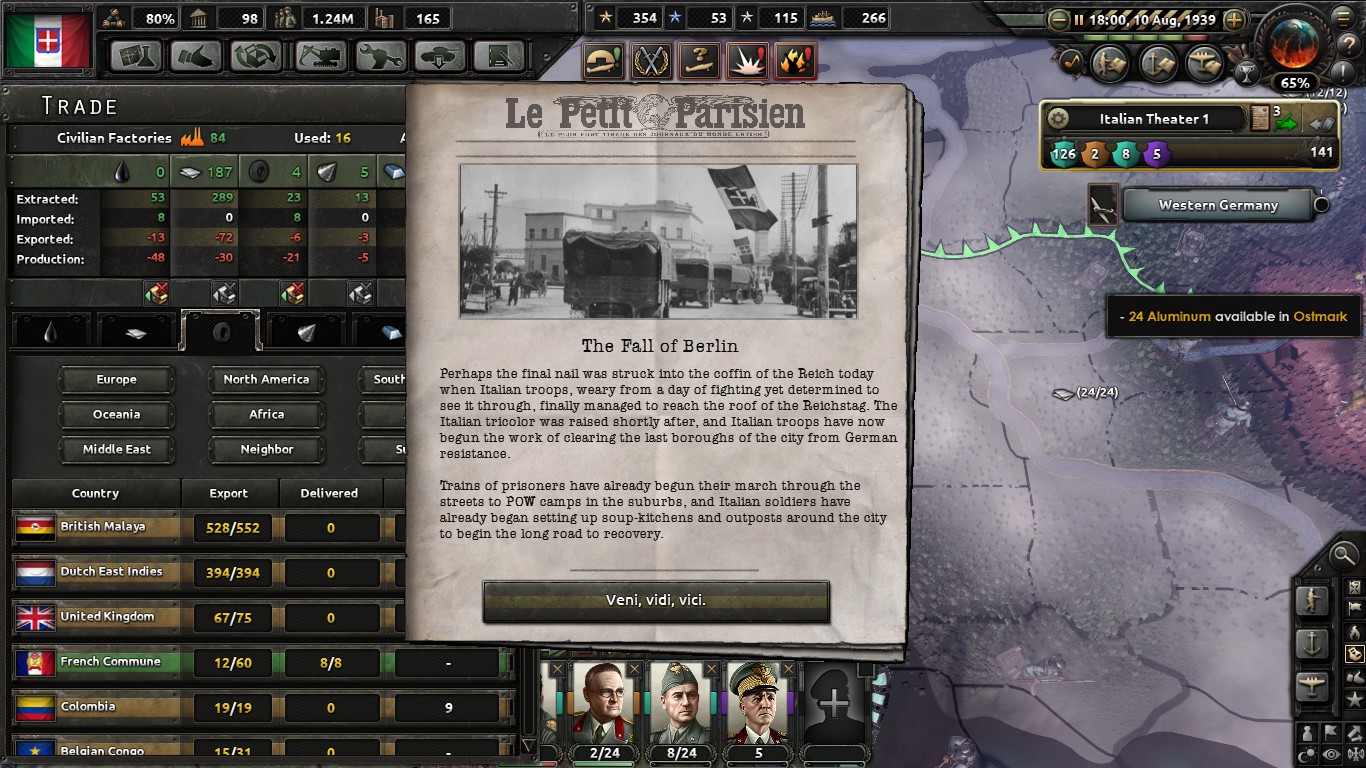
Task: Select the Construction excavator icon
Action: (x=319, y=57)
